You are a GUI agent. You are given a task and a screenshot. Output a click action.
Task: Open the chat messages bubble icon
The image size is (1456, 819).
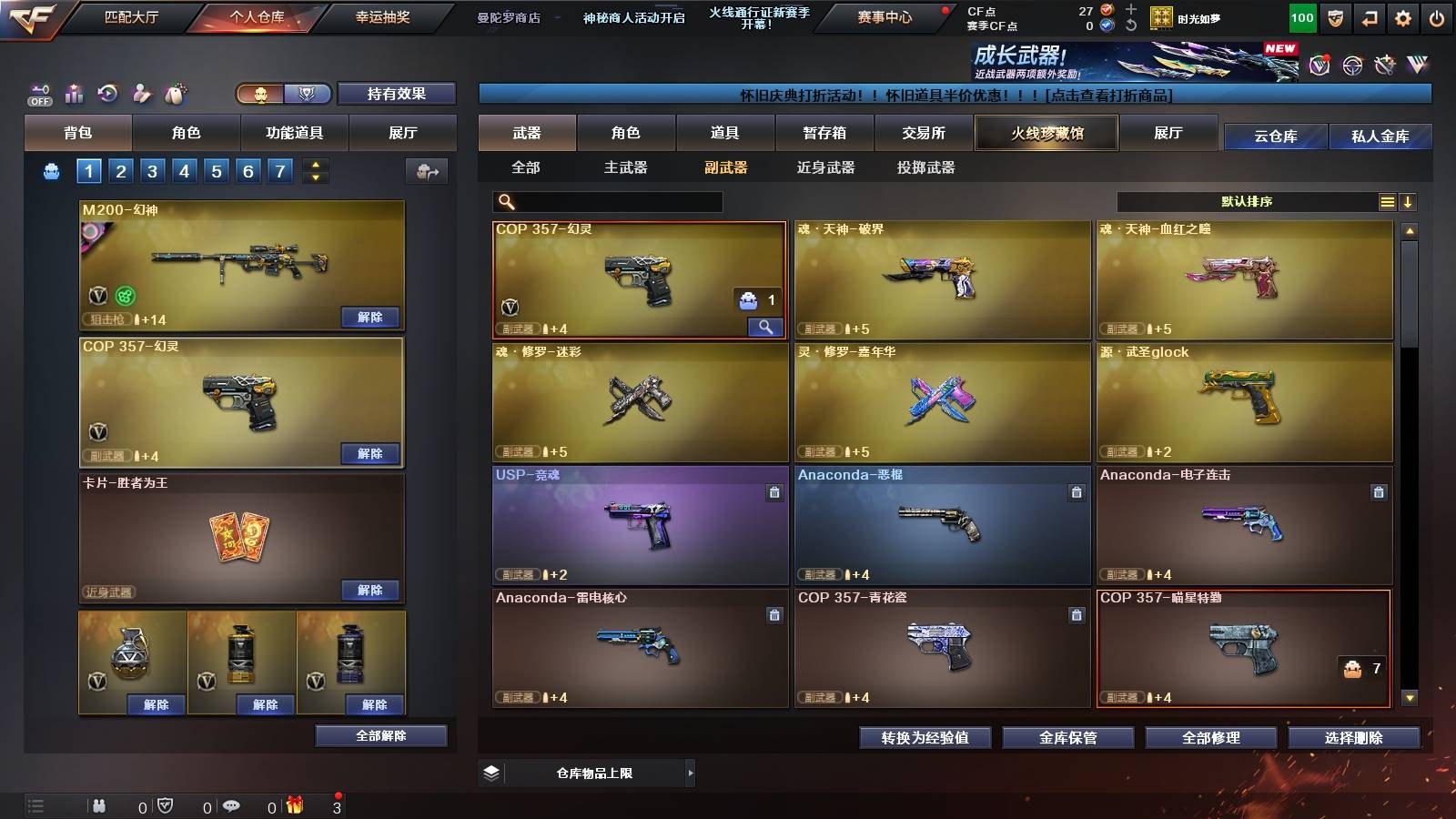232,806
